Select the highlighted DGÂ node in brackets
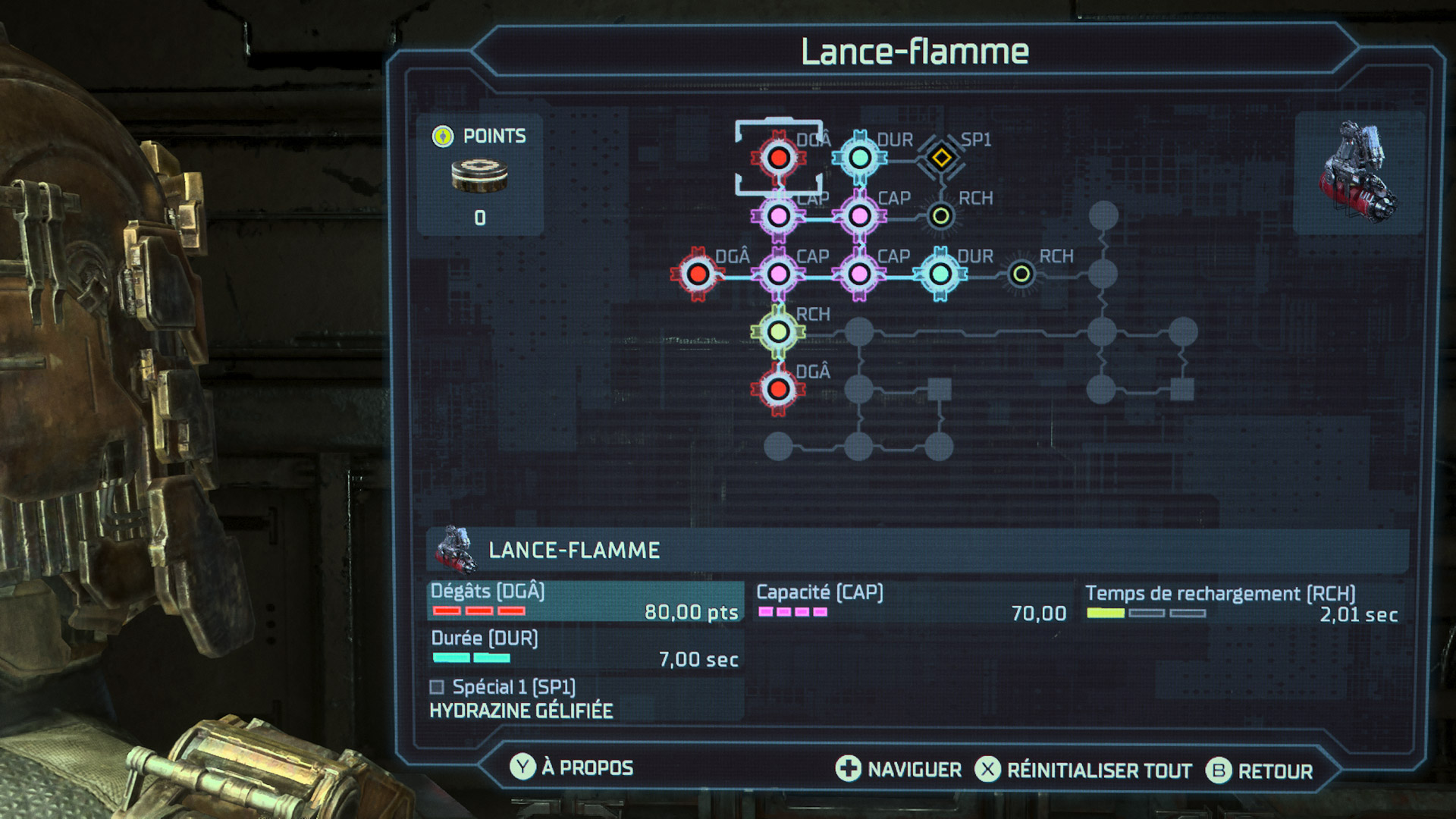The image size is (1456, 819). [779, 158]
